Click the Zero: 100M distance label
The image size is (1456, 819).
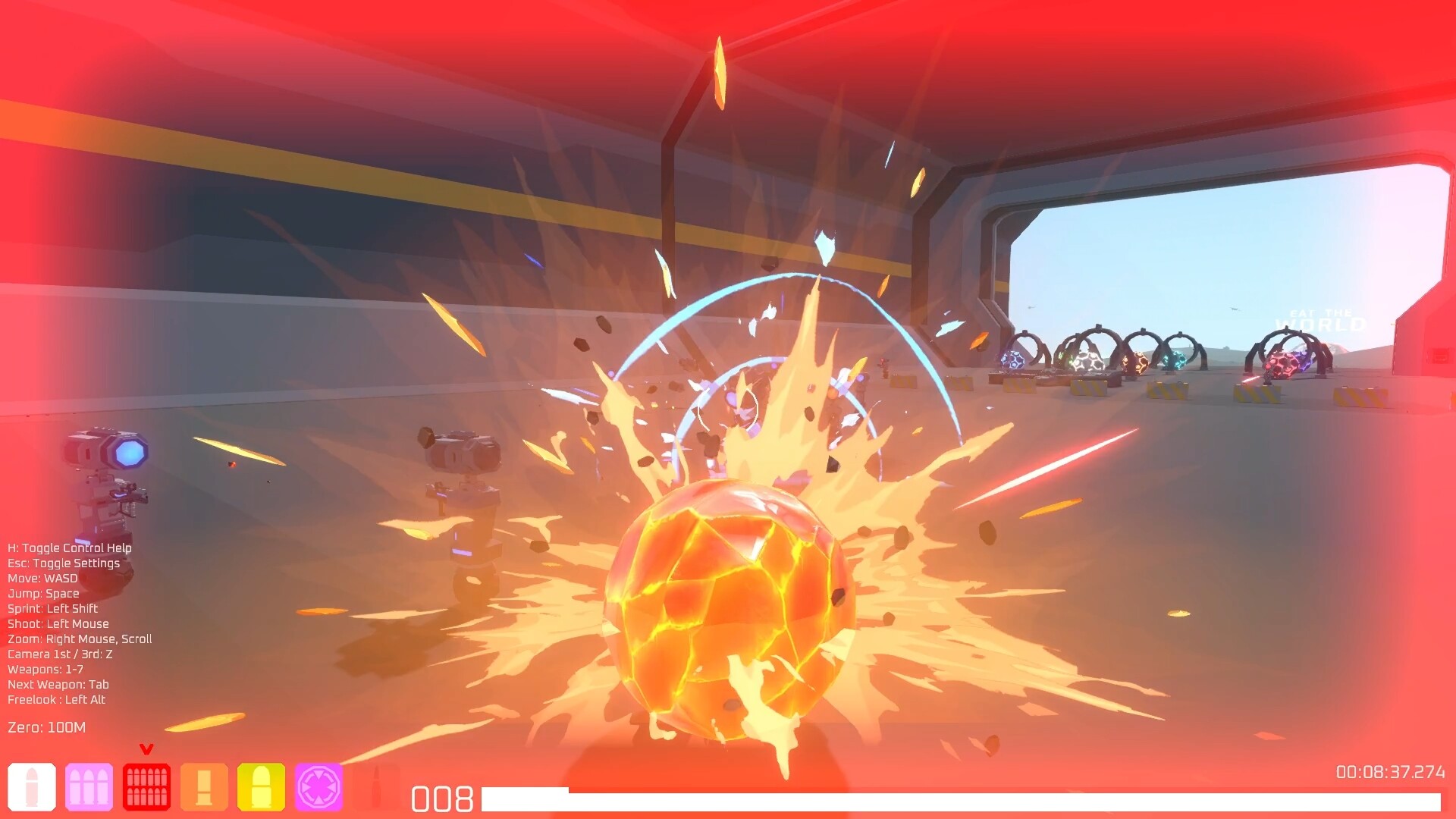pos(46,726)
